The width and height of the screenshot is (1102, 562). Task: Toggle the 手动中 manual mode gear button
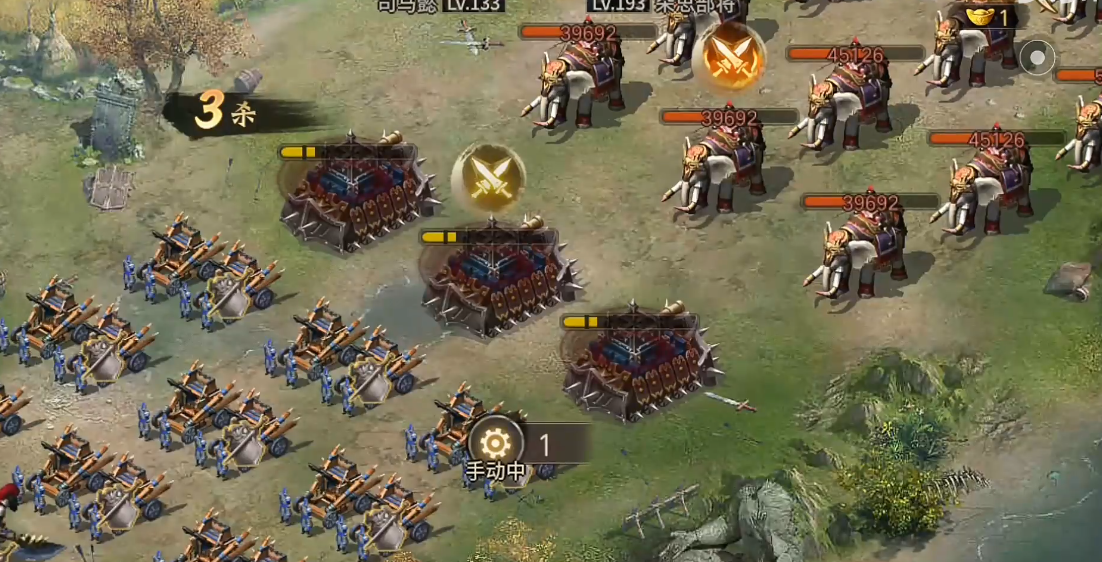[x=494, y=443]
